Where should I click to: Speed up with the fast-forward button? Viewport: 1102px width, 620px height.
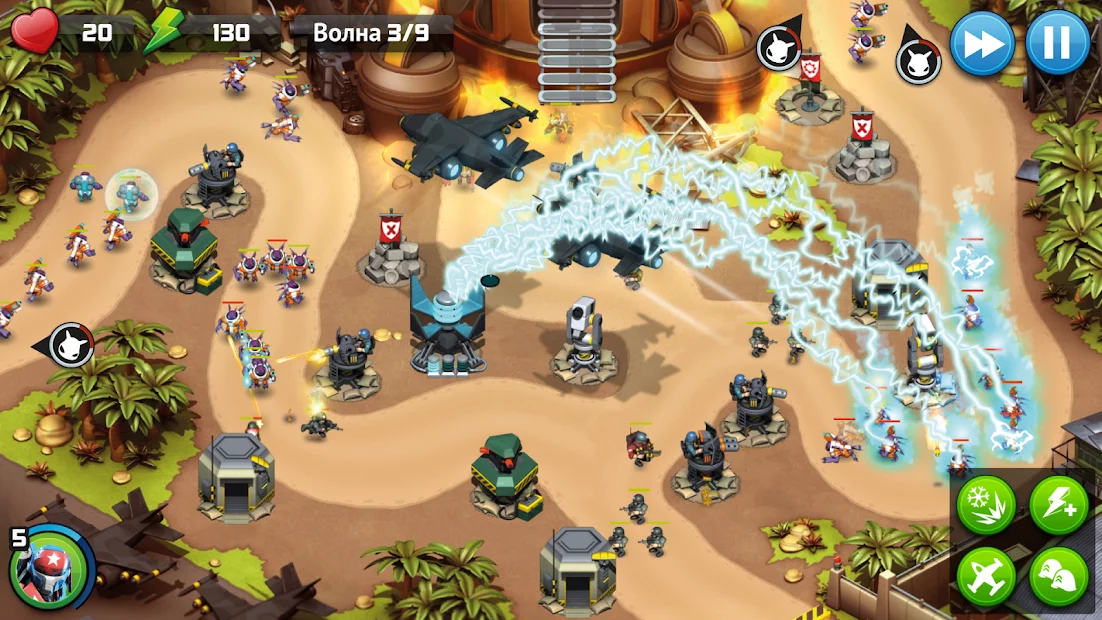pyautogui.click(x=982, y=43)
